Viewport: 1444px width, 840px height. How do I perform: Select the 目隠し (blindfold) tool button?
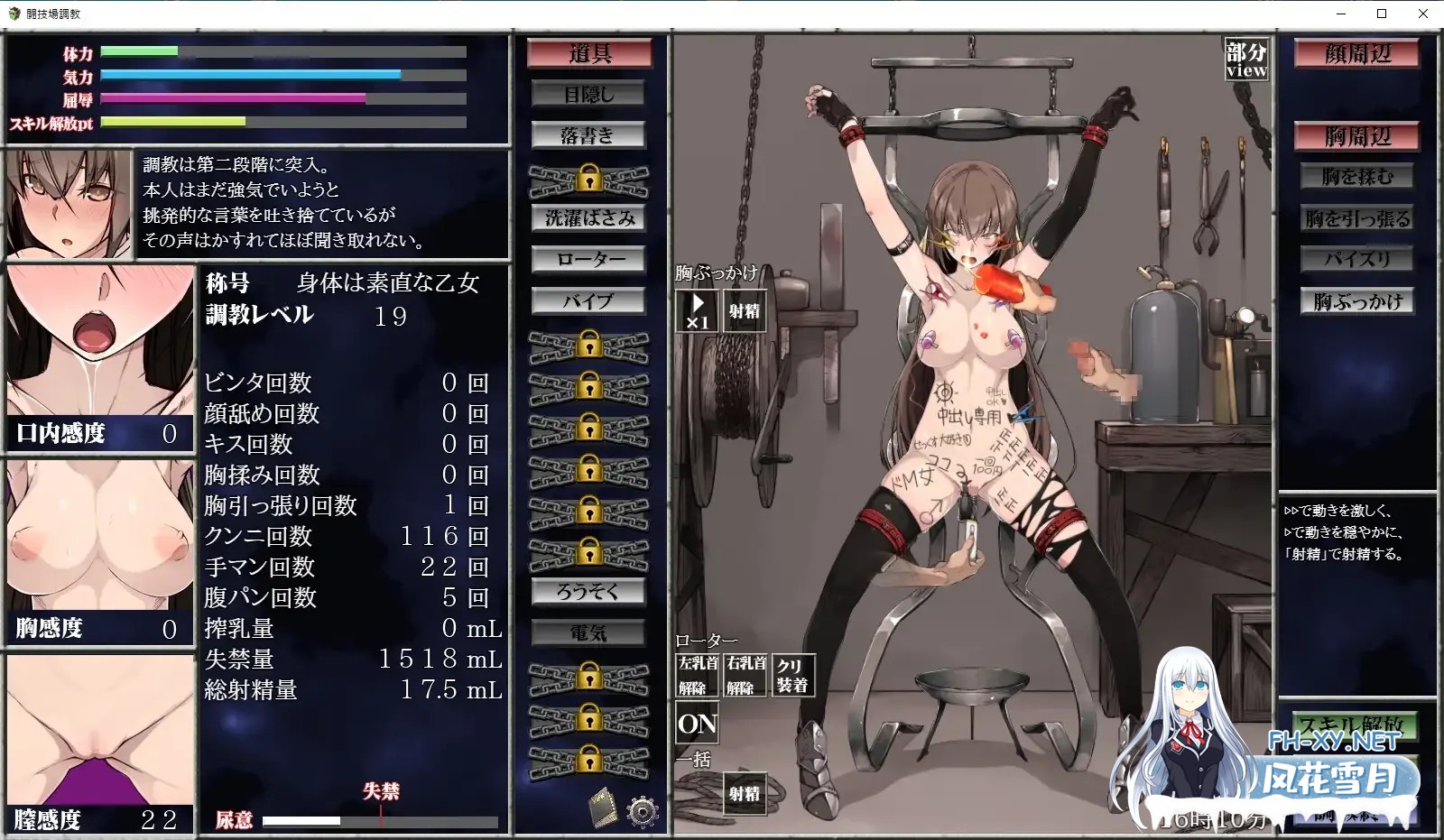pyautogui.click(x=589, y=93)
